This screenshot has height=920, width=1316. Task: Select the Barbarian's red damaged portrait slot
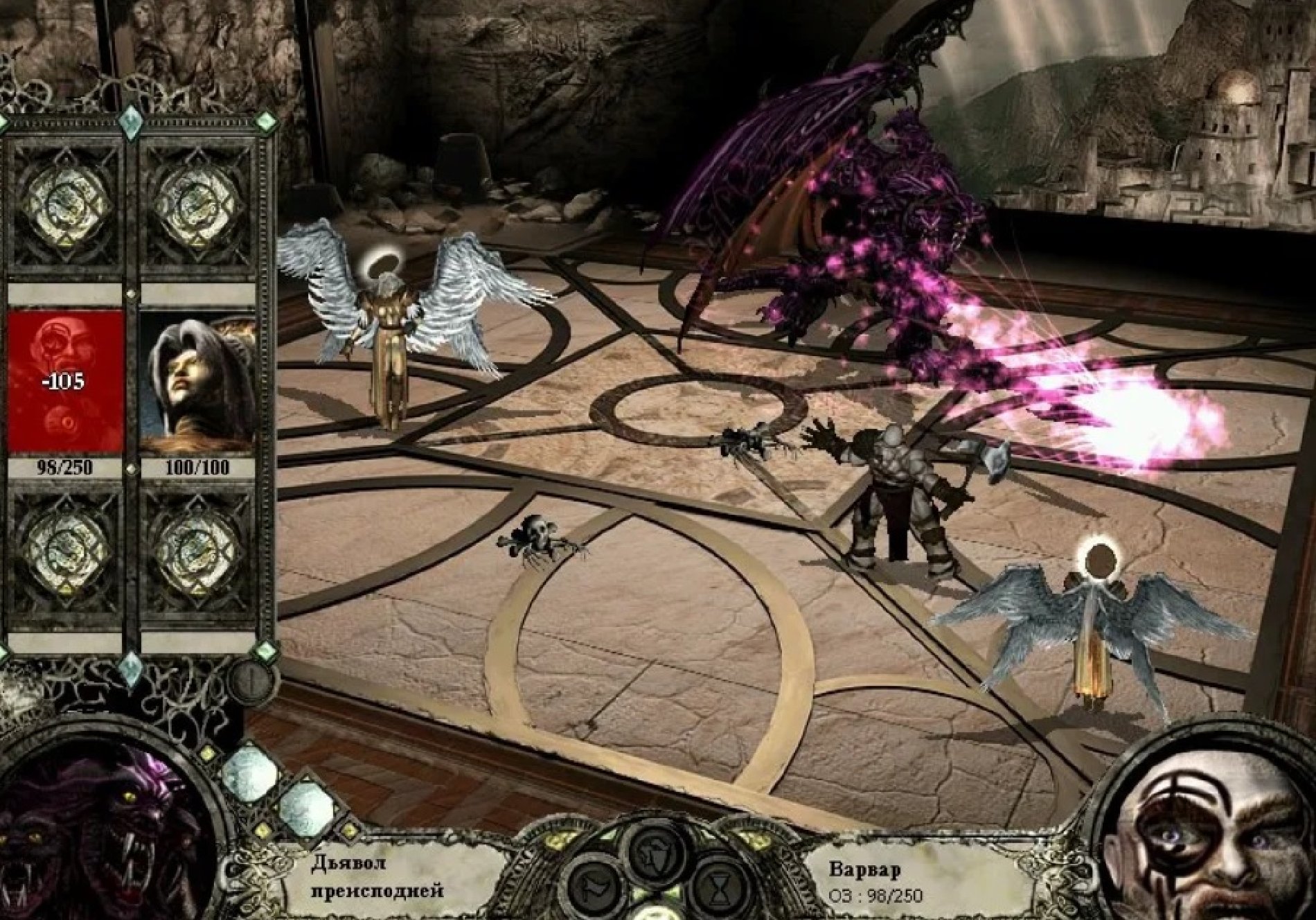(67, 381)
